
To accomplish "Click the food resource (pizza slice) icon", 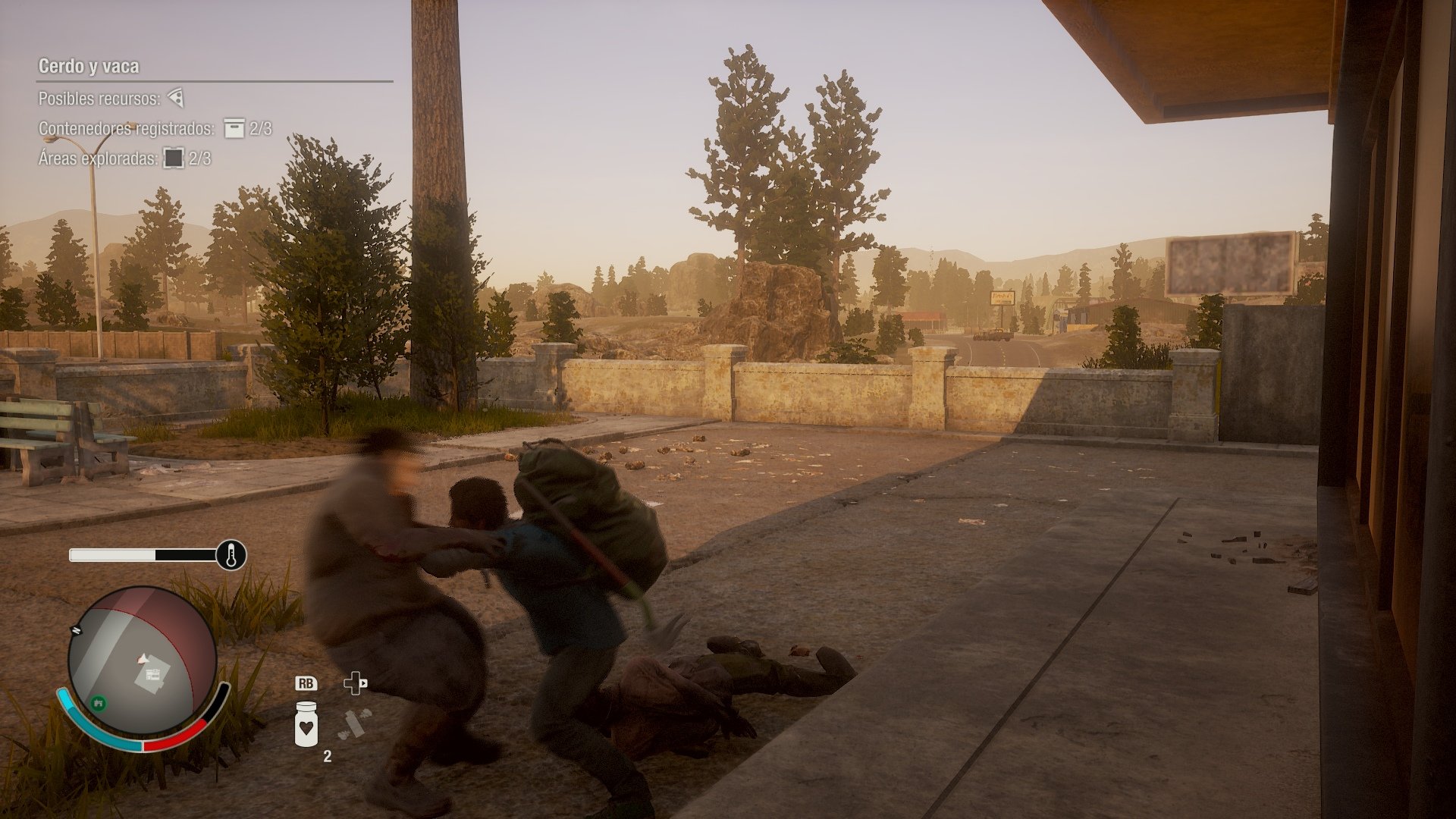I will tap(176, 98).
